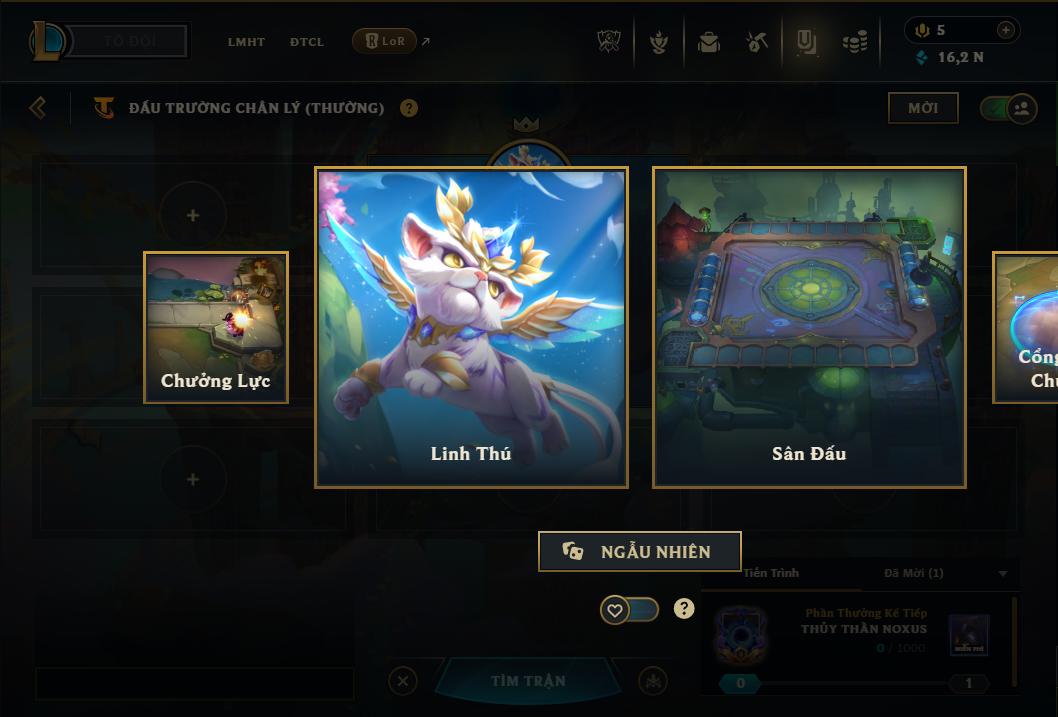Toggle the heart favorites switch
1058x717 pixels.
click(x=629, y=609)
